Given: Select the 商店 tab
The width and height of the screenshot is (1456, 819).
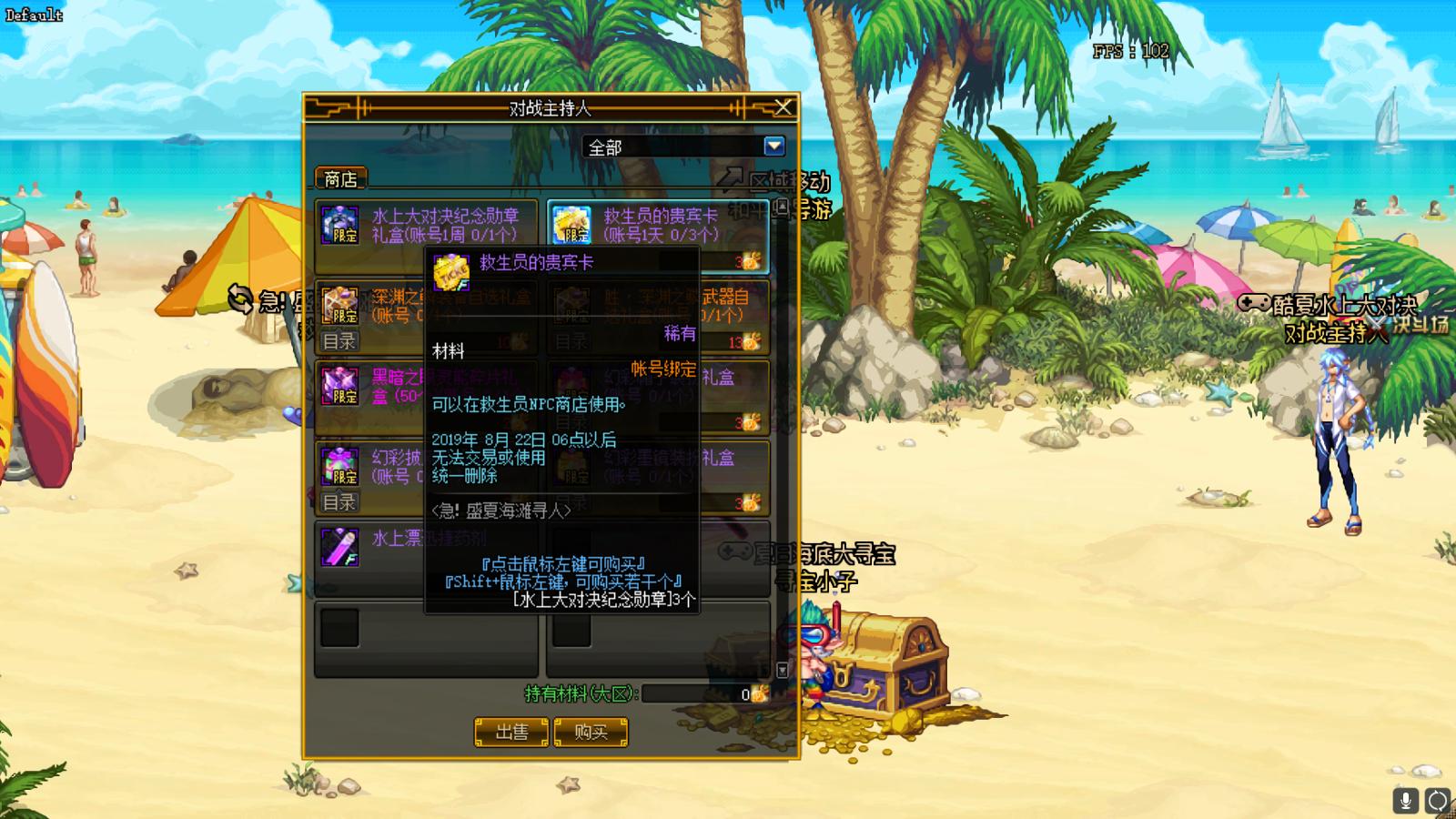Looking at the screenshot, I should (x=340, y=179).
